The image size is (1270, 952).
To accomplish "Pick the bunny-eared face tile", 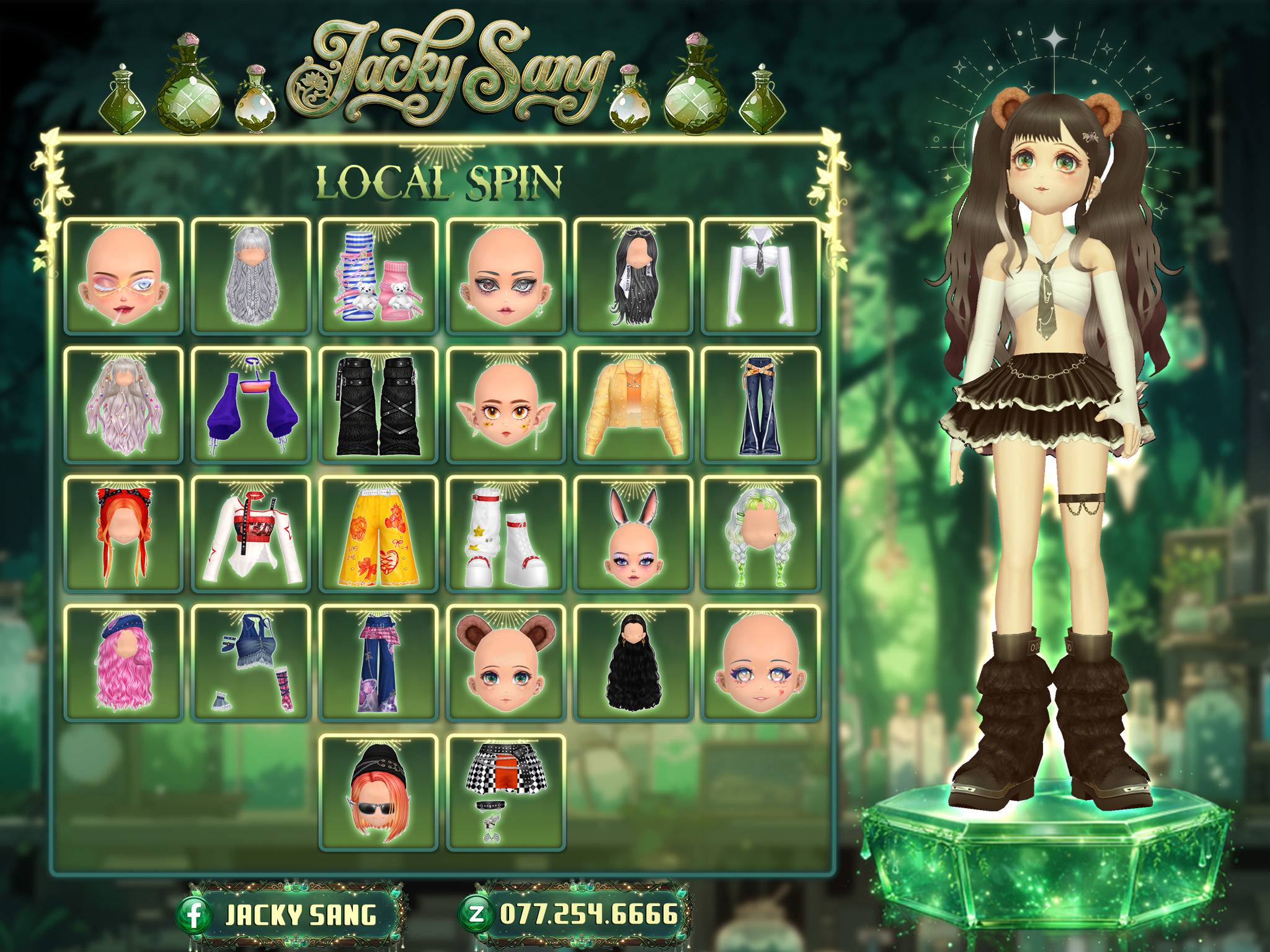I will click(x=633, y=534).
